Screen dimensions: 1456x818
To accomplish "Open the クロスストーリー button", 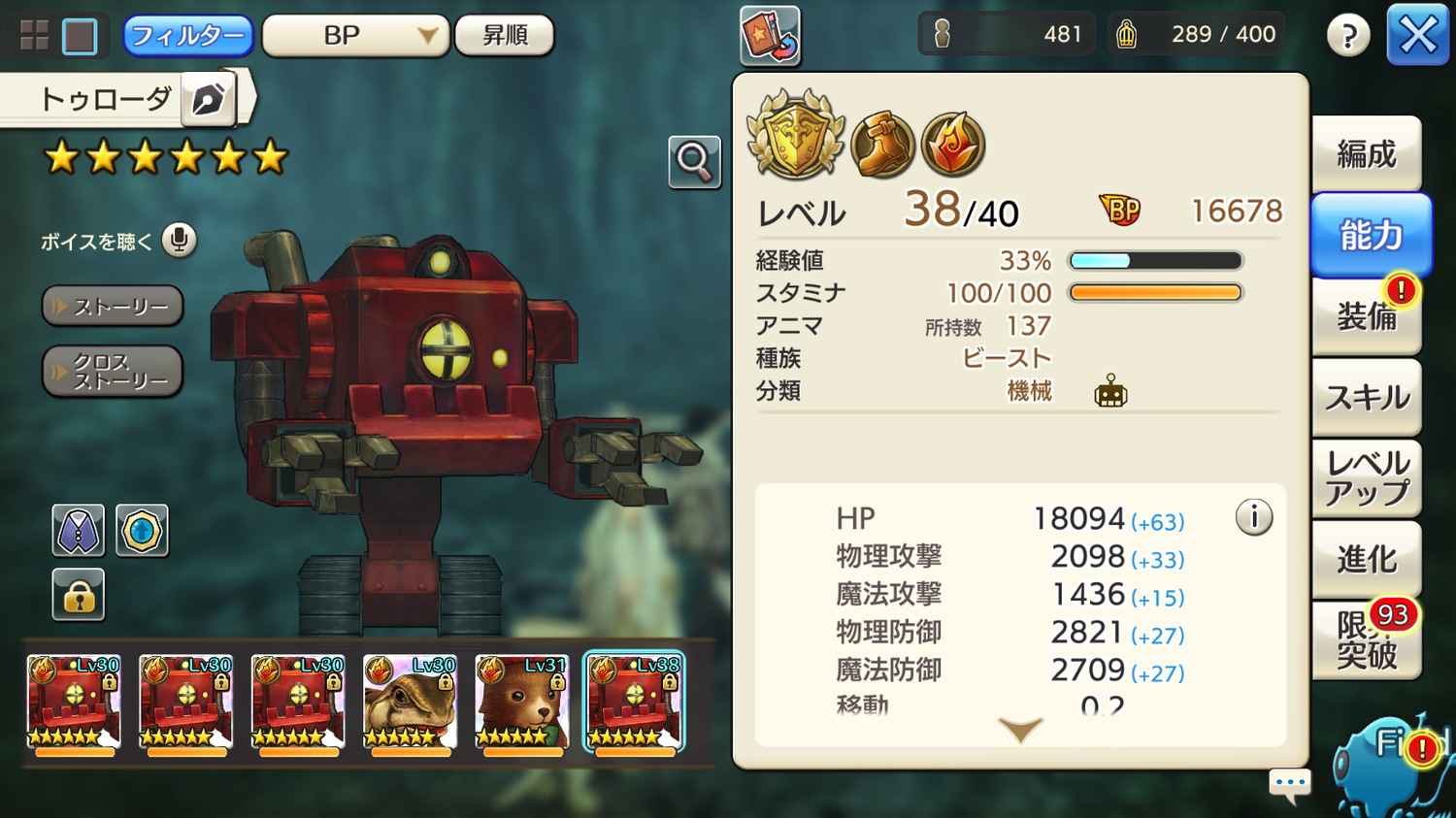I will pyautogui.click(x=113, y=372).
